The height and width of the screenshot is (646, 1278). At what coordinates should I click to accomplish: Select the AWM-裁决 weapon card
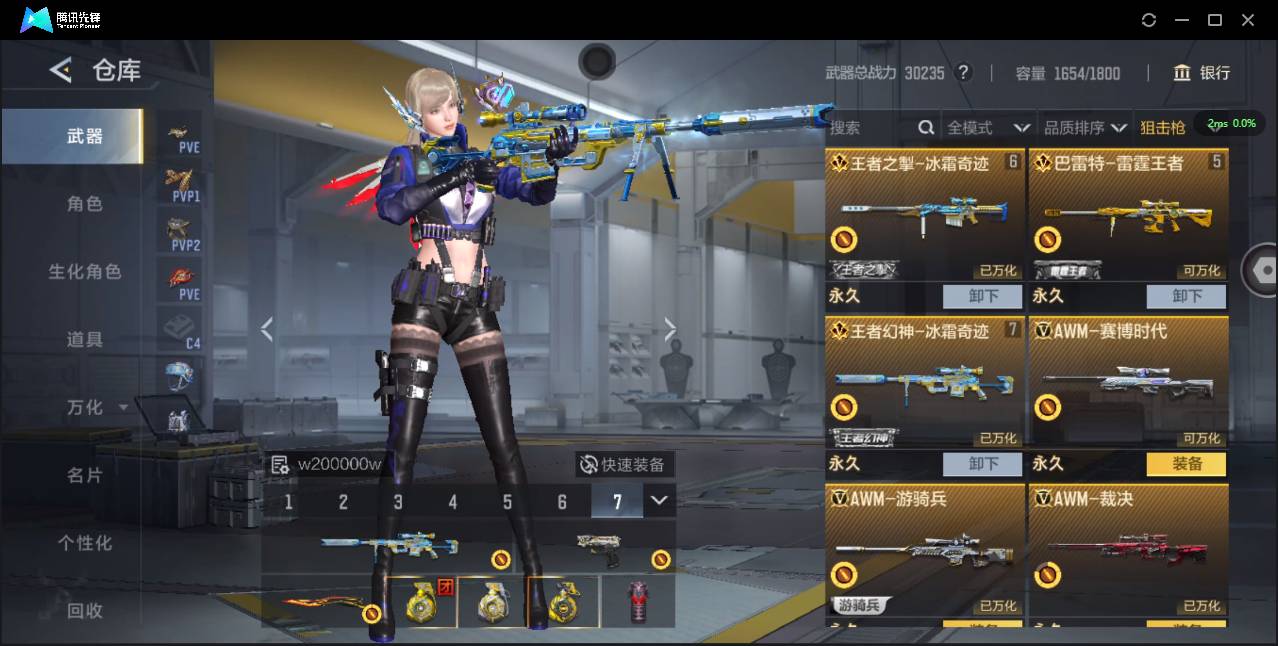click(x=1128, y=550)
